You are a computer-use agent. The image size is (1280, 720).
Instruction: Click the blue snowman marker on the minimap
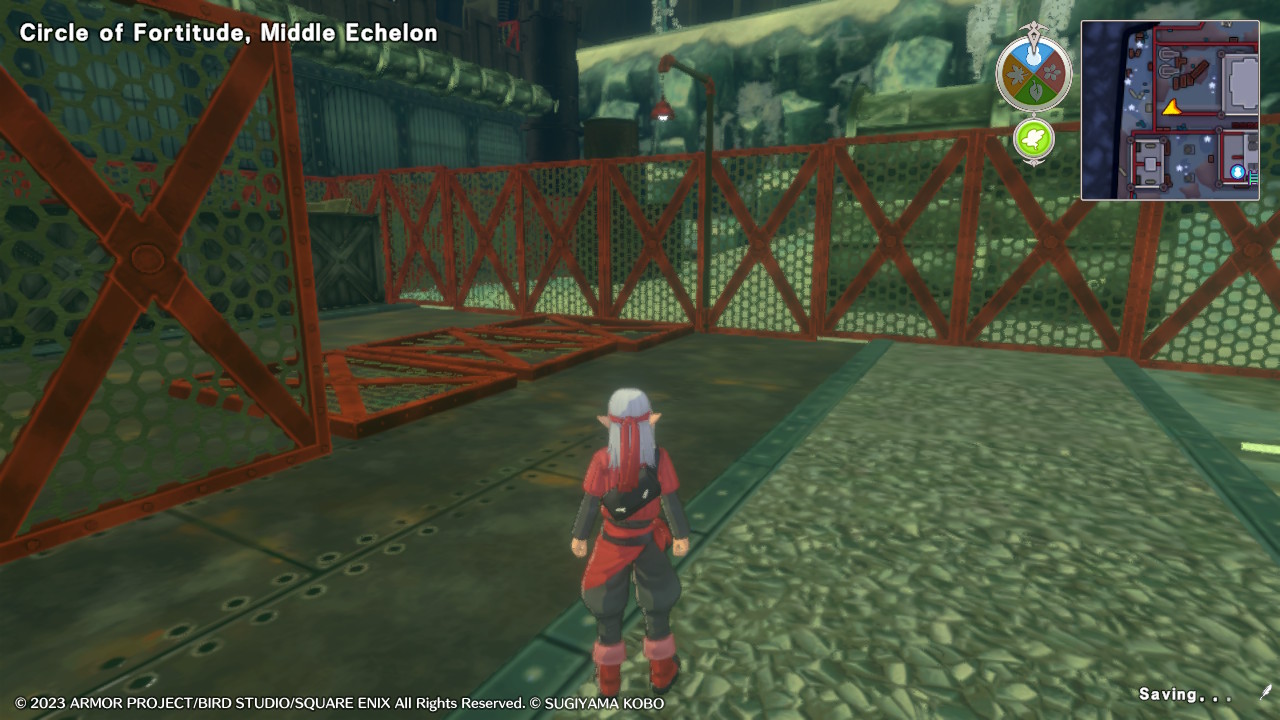(x=1237, y=171)
